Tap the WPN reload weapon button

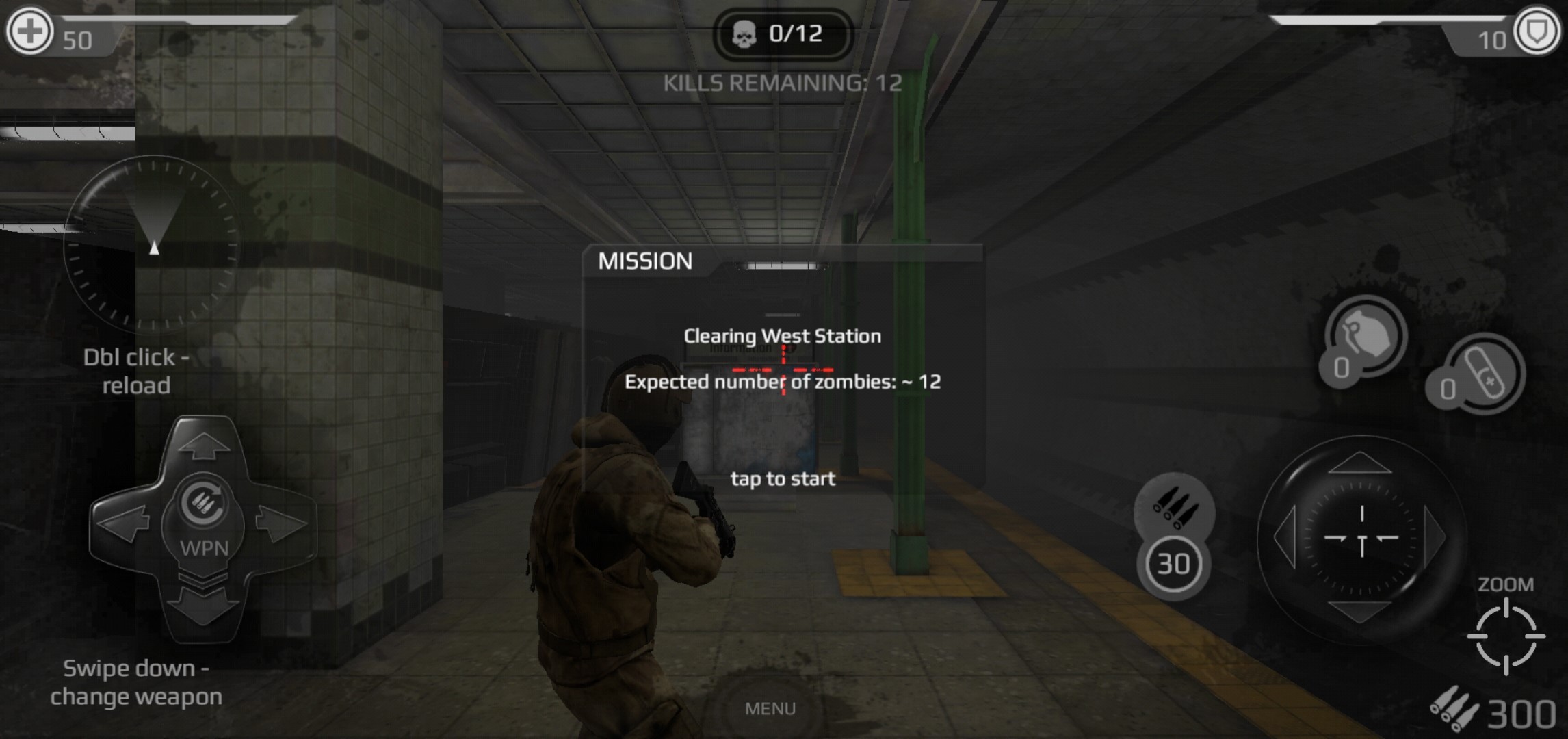click(x=203, y=524)
